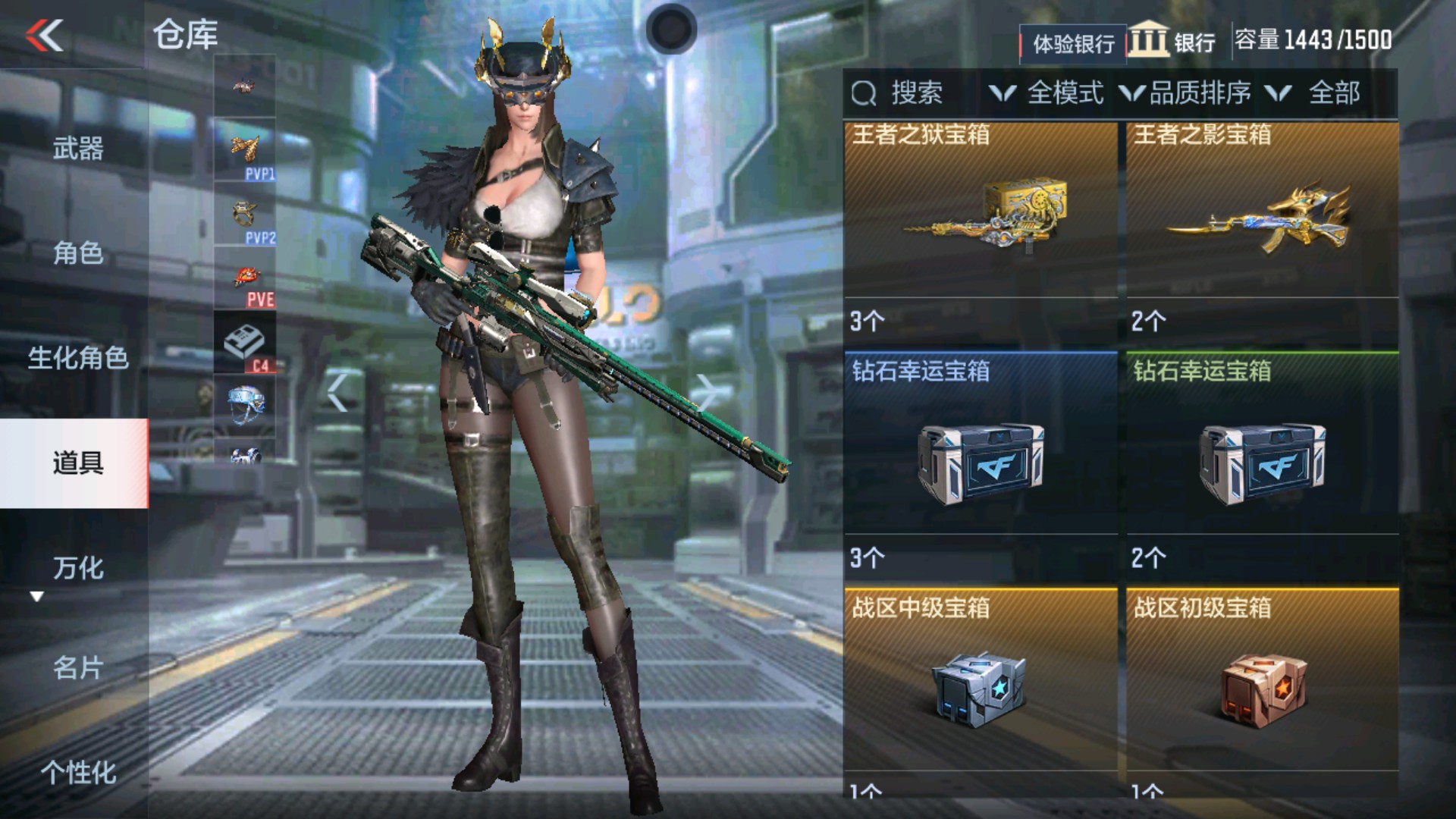This screenshot has height=819, width=1456.
Task: Open the search magnifier icon
Action: pos(863,93)
